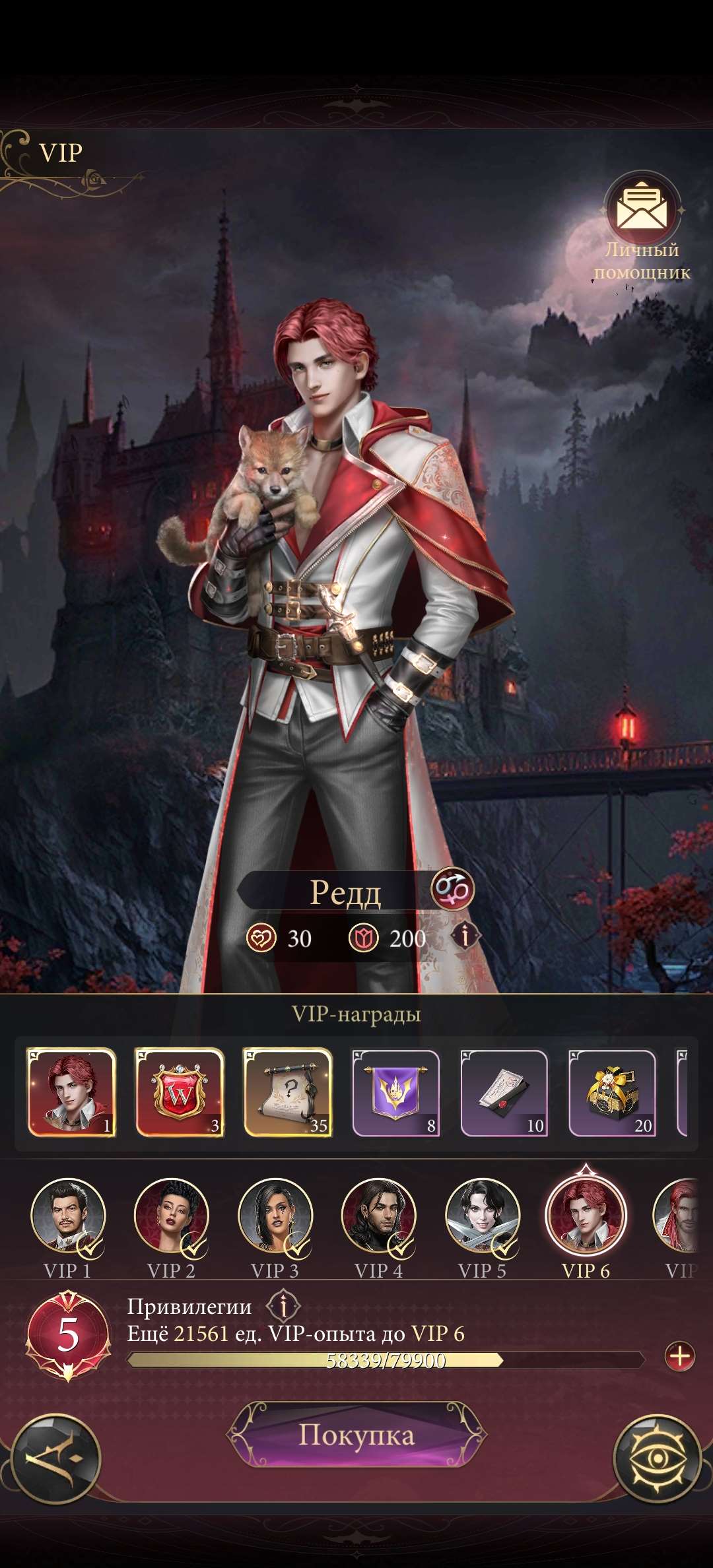Click the red plus add VIP experience button
Viewport: 713px width, 1568px height.
point(679,1357)
